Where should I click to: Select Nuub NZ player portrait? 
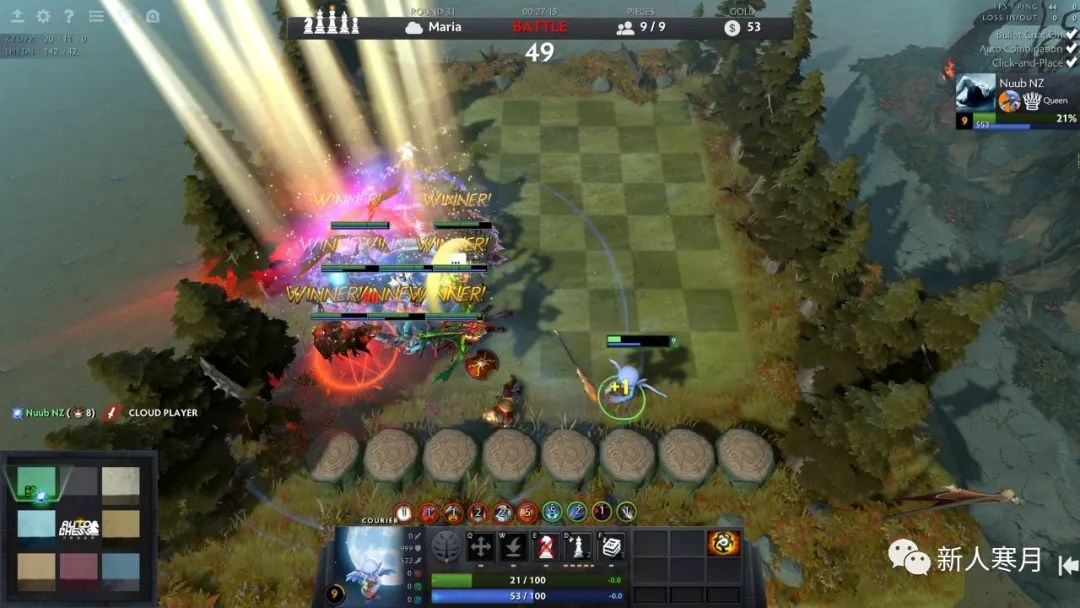tap(975, 93)
